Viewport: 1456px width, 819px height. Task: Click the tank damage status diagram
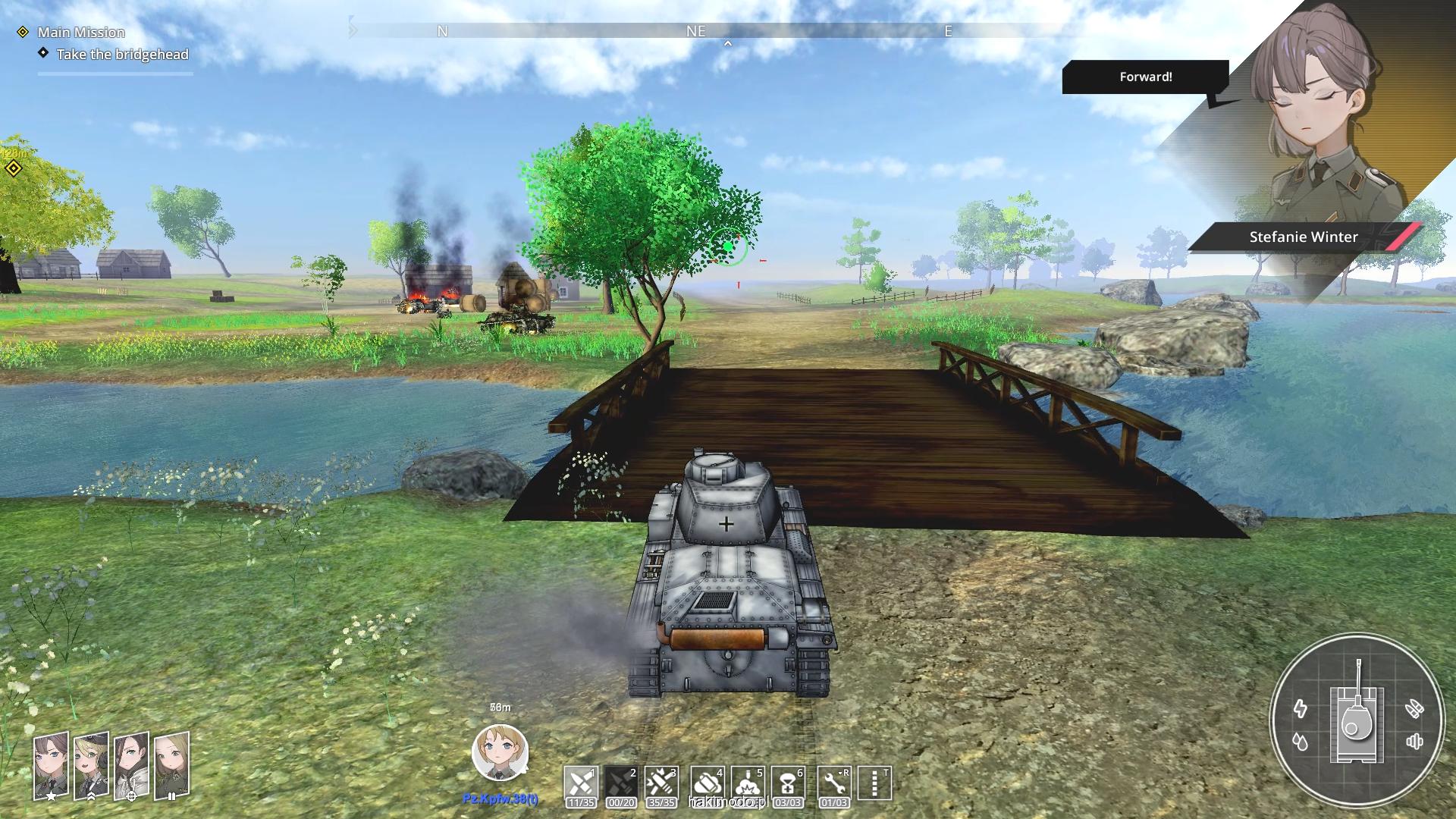tap(1357, 719)
